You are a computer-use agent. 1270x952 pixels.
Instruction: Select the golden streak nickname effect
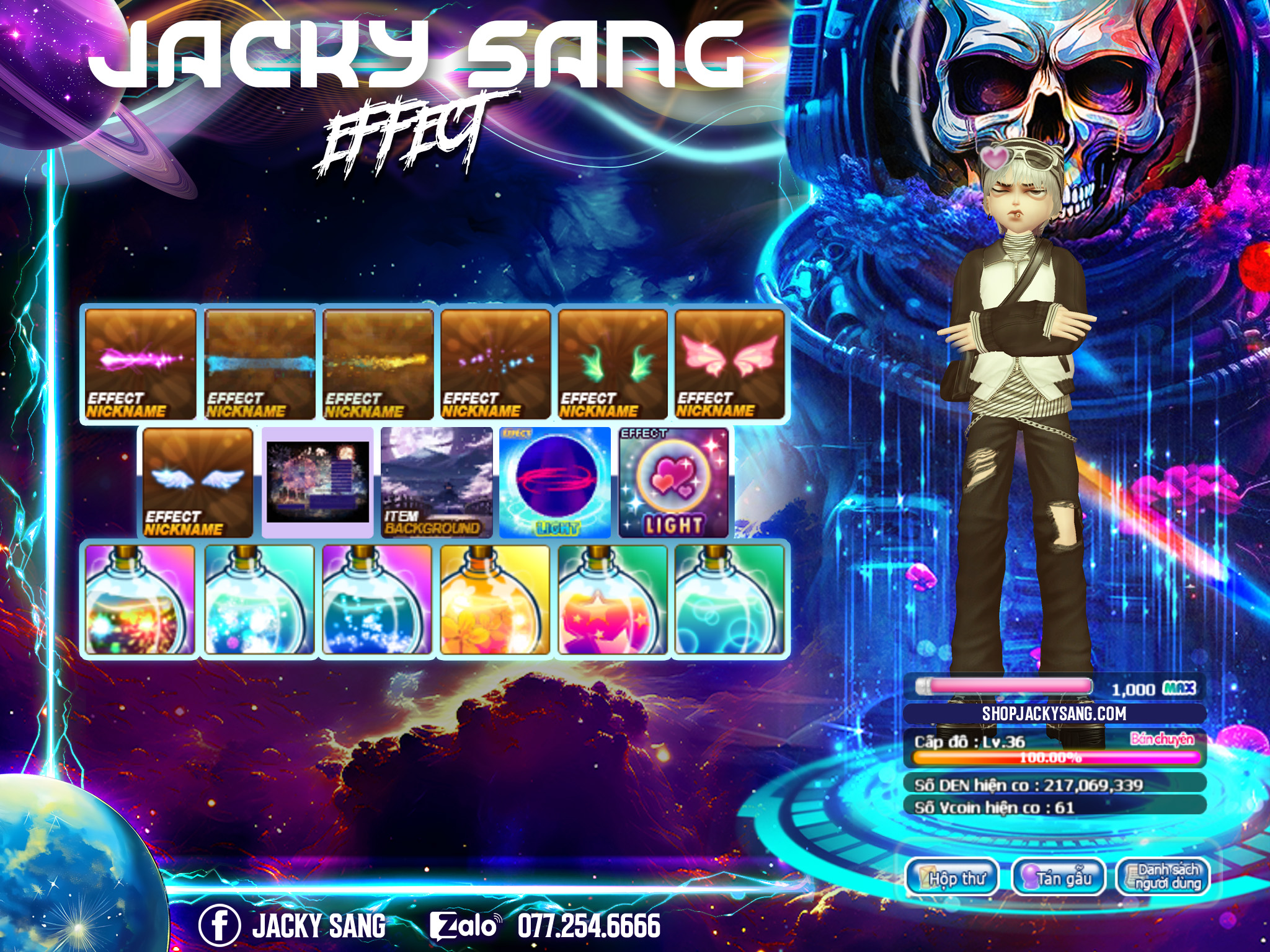point(378,364)
